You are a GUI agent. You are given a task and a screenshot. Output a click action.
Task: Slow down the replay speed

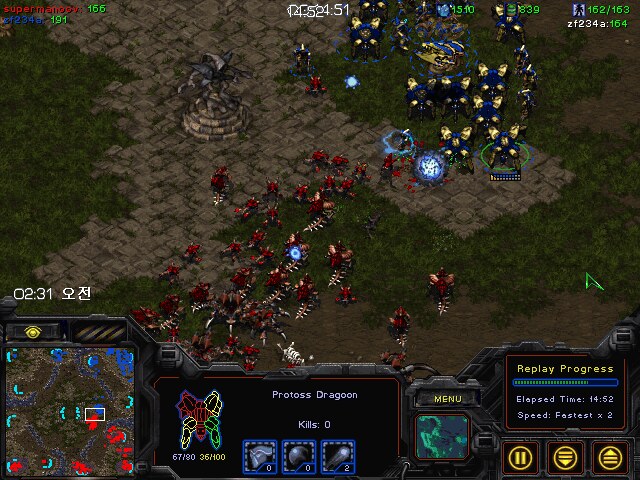click(564, 457)
